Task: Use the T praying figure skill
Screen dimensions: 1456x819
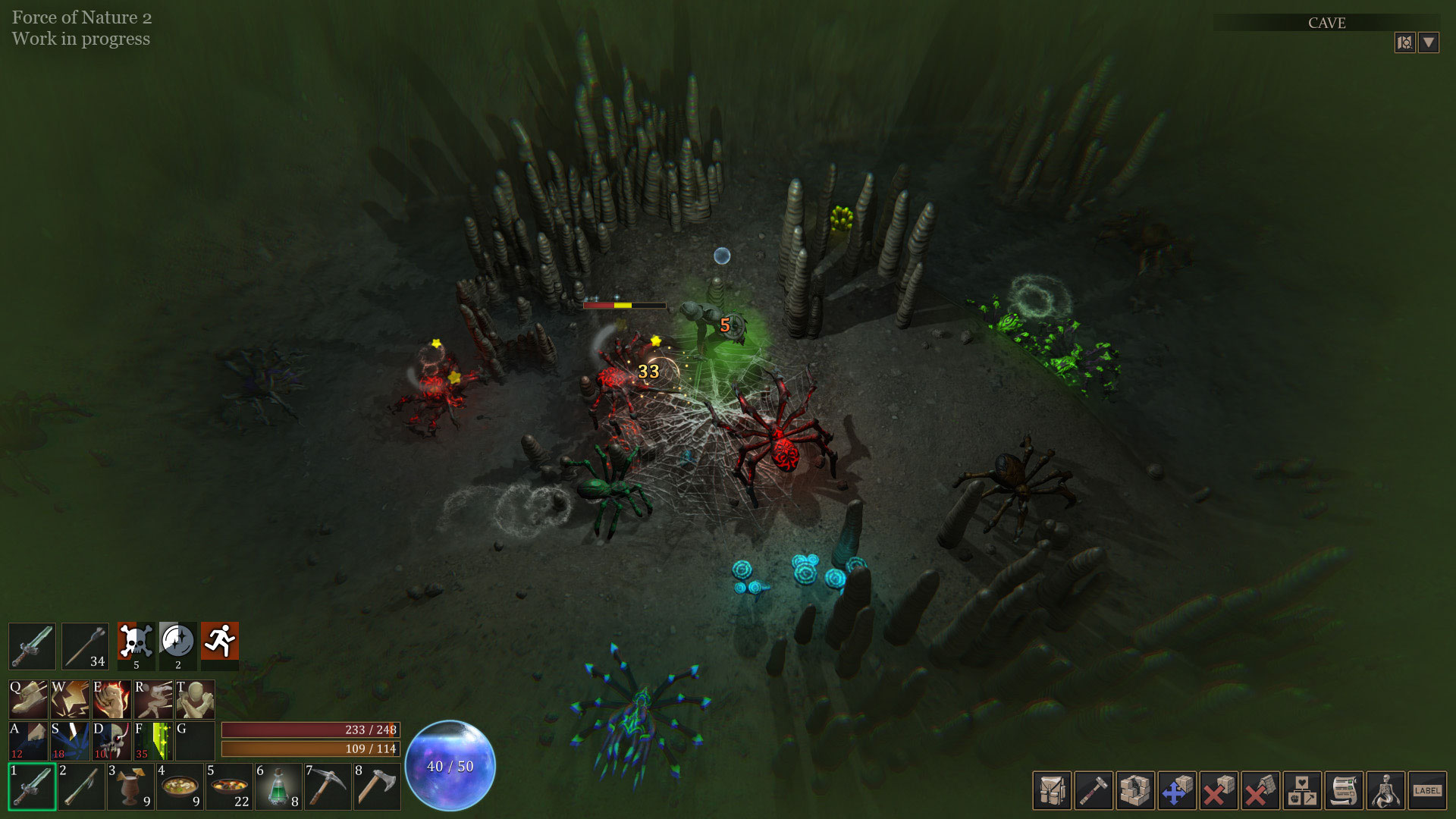Action: (x=195, y=699)
